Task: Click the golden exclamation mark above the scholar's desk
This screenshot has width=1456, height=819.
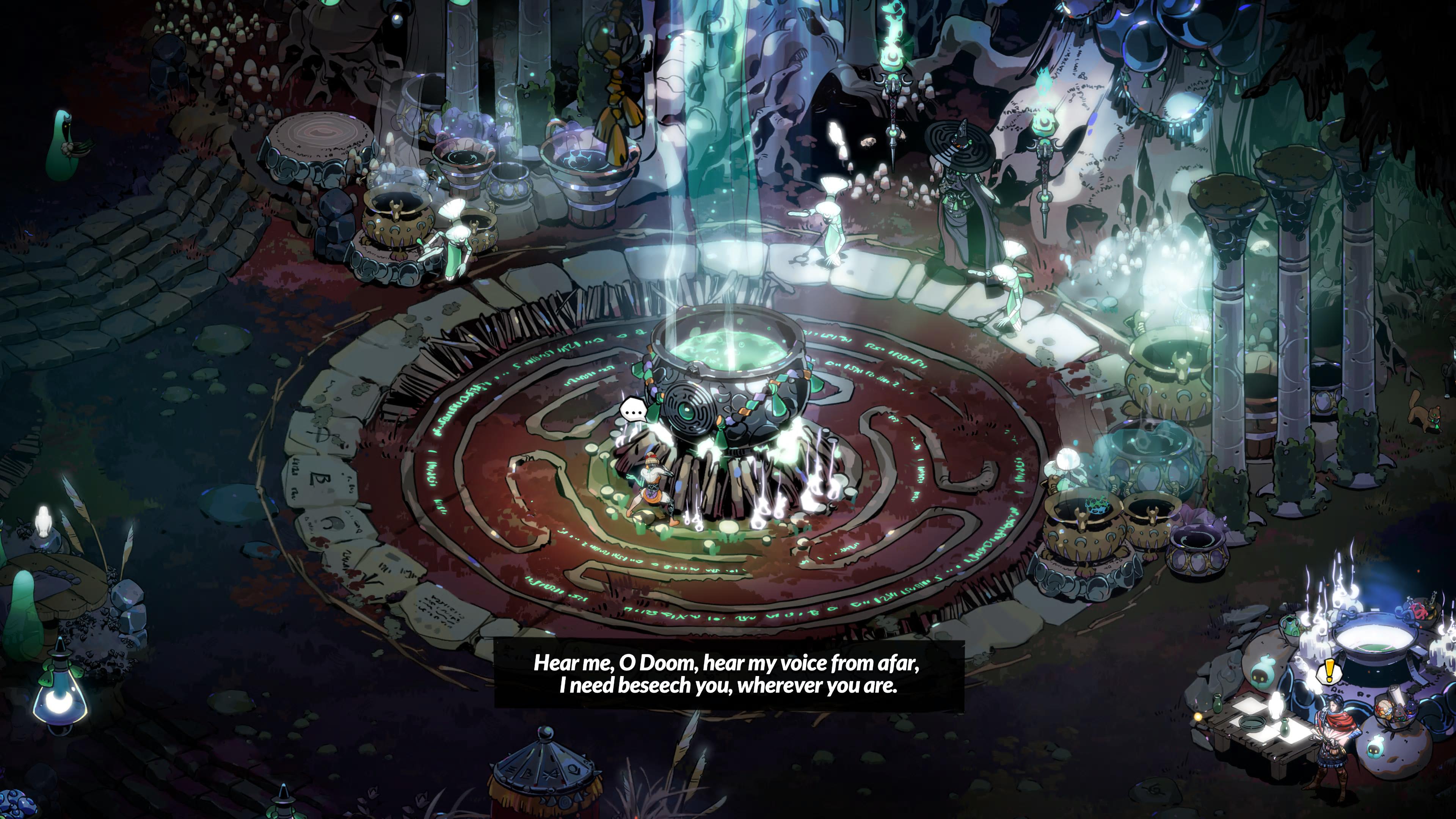Action: [1329, 672]
